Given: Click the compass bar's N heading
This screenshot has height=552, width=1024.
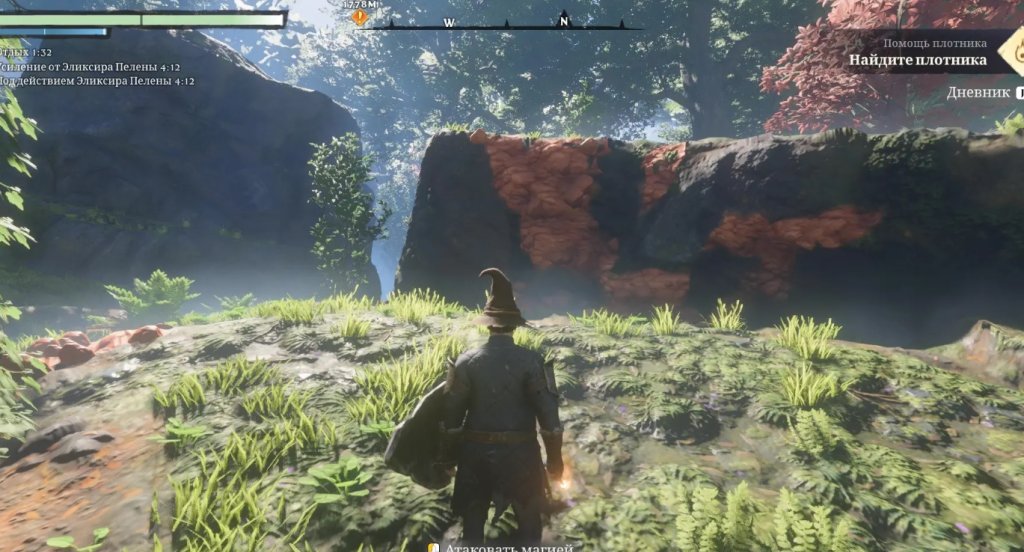Looking at the screenshot, I should point(564,20).
